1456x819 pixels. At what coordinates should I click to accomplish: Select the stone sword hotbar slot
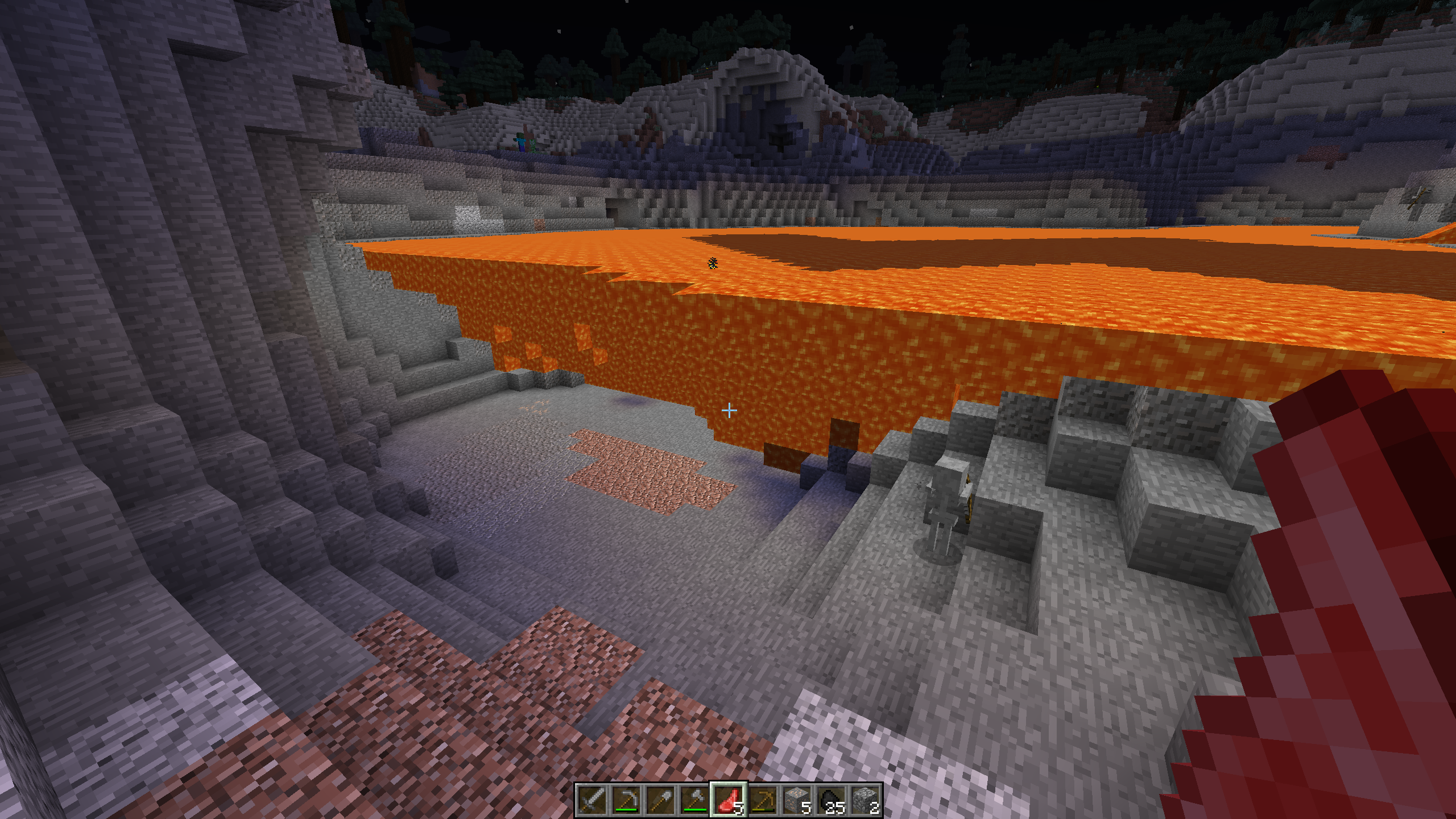[x=592, y=800]
